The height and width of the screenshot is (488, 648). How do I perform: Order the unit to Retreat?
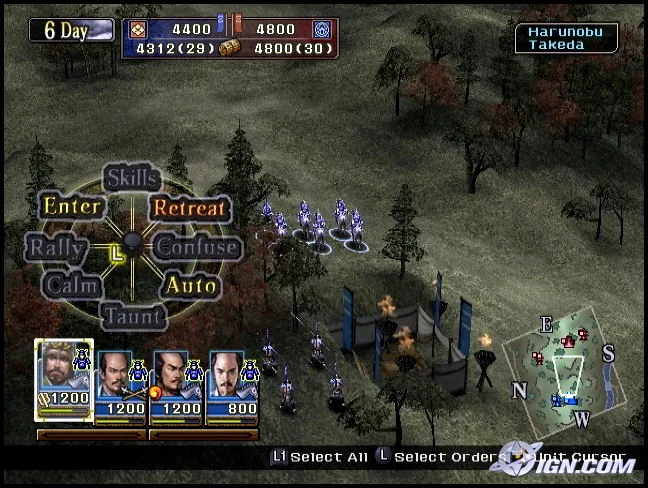[191, 208]
